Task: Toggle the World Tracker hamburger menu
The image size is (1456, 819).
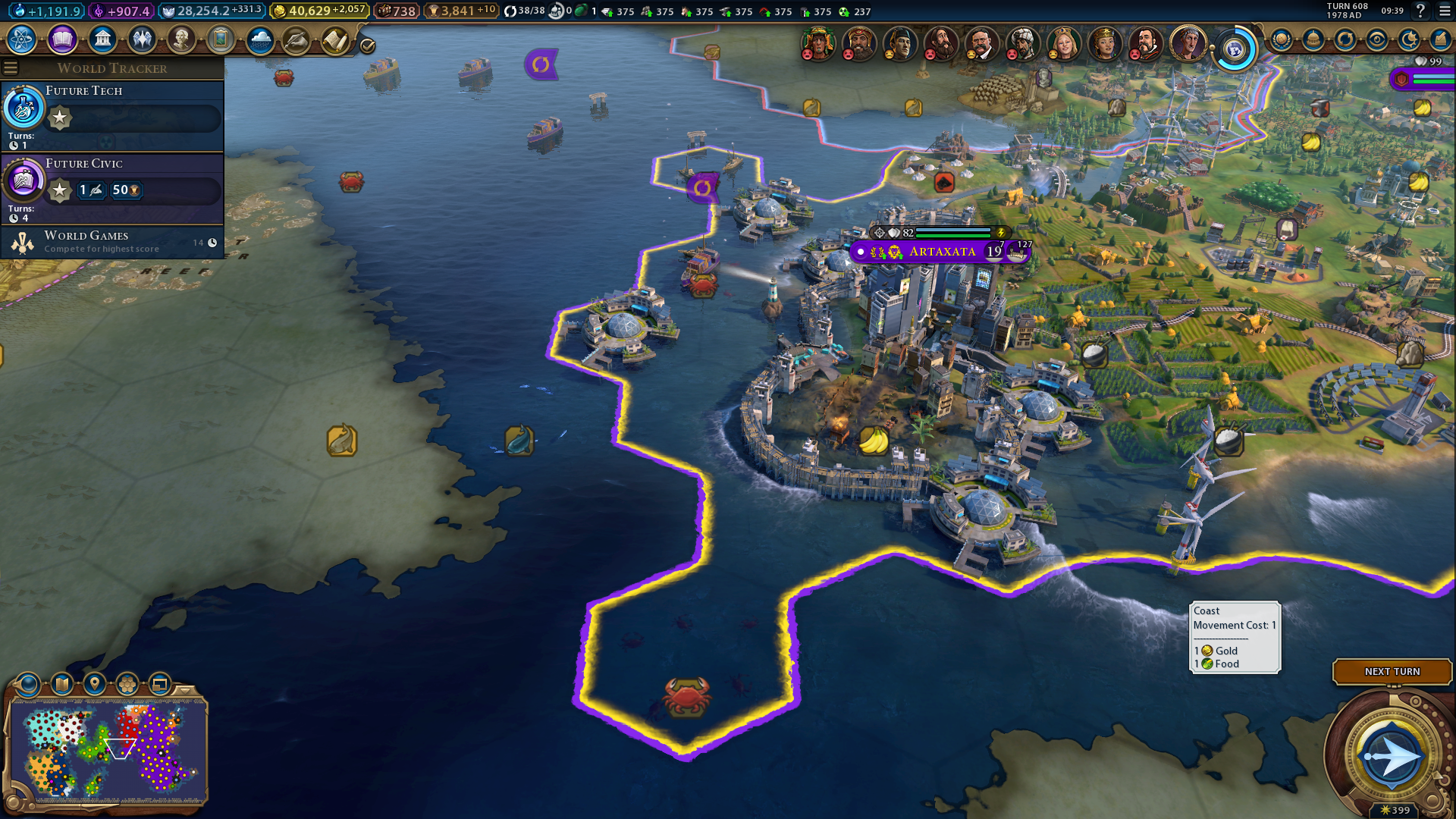Action: [x=11, y=68]
